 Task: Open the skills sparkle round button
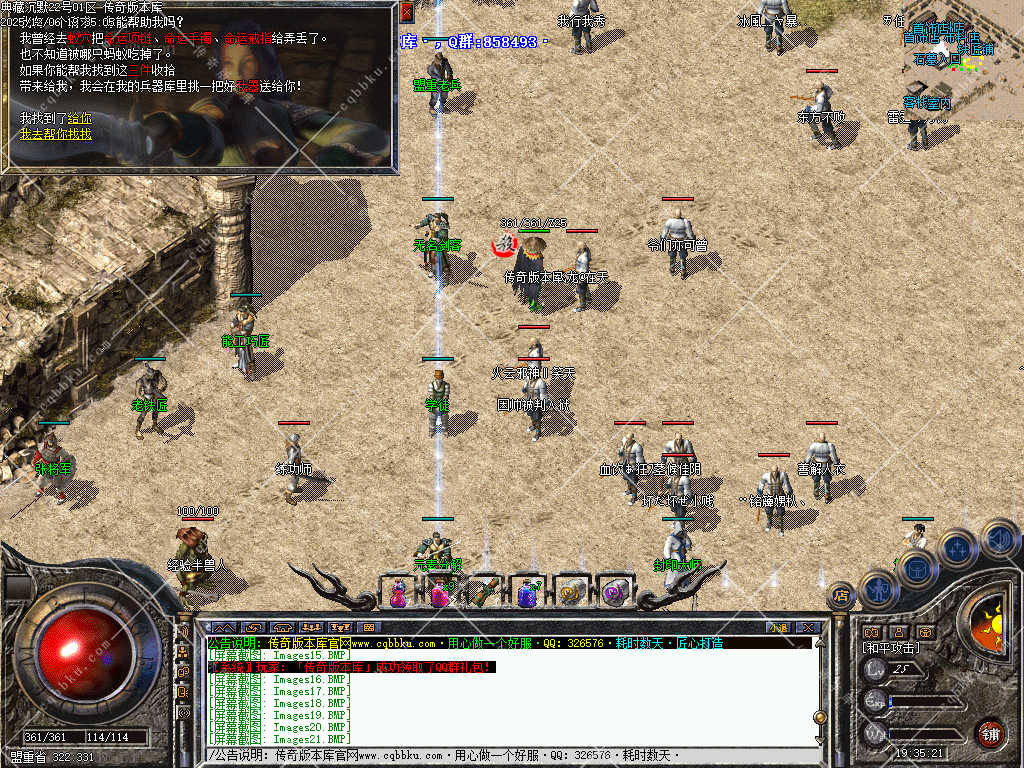957,548
